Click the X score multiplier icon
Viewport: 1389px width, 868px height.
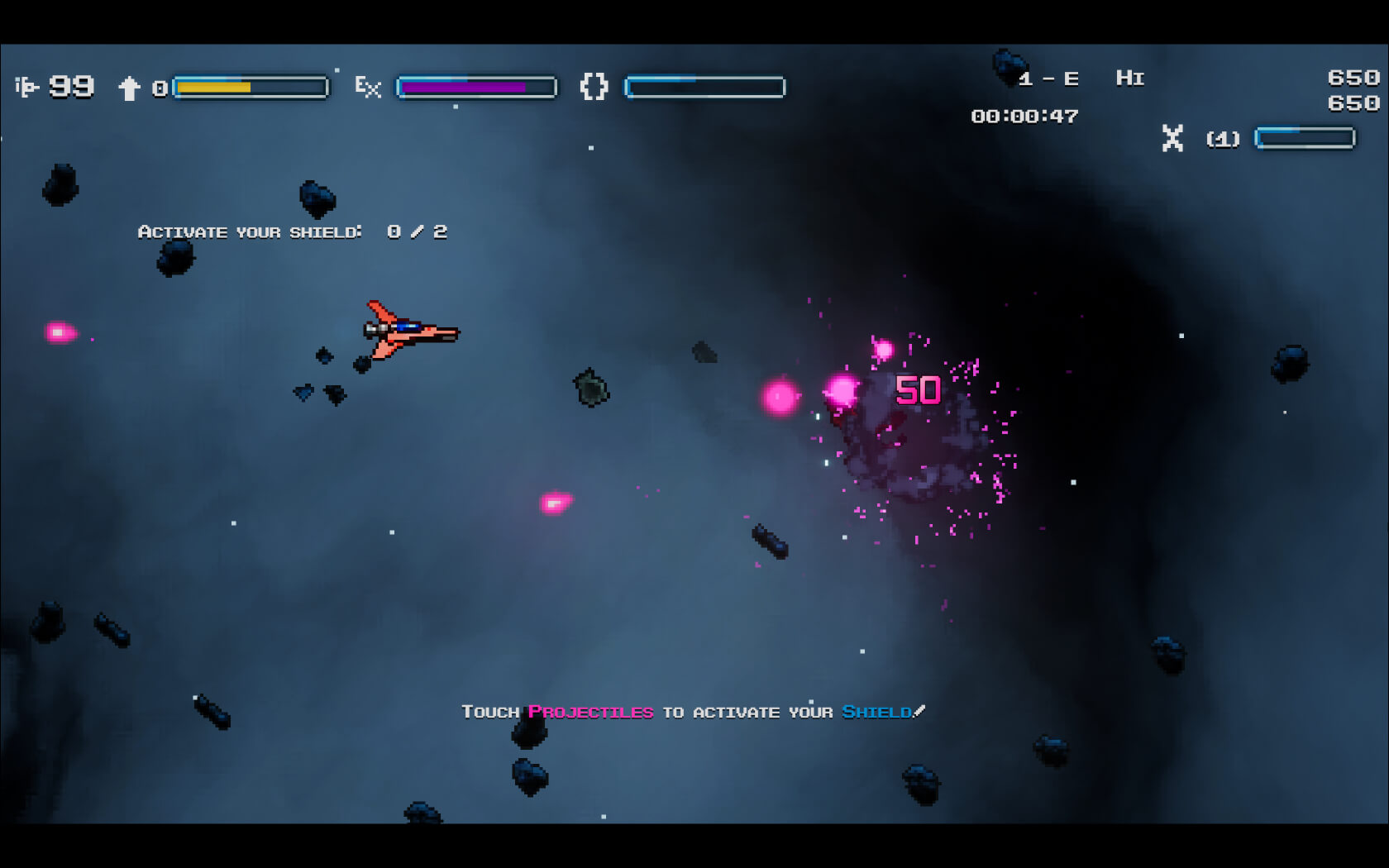click(x=1172, y=138)
